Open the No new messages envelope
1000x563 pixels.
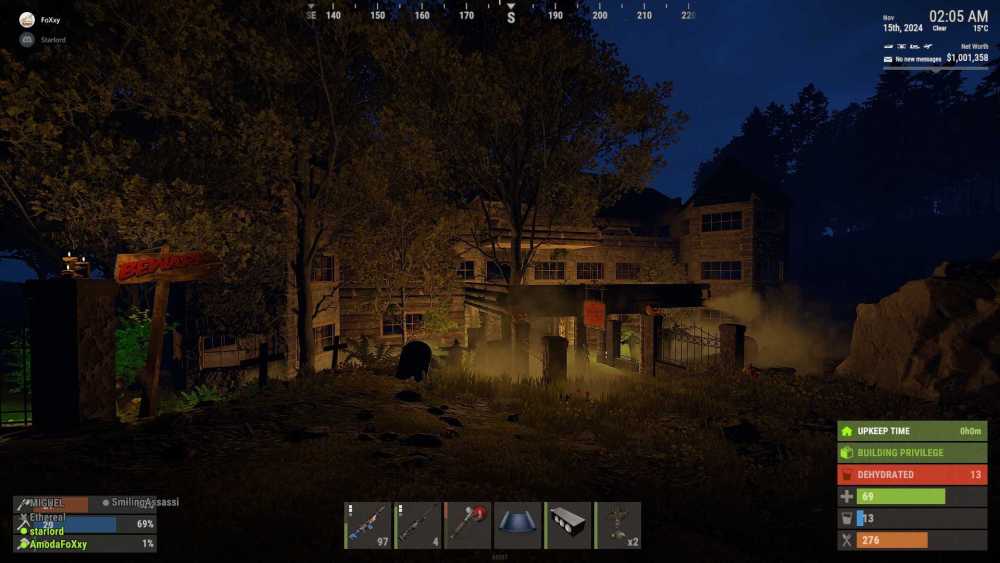click(x=888, y=59)
